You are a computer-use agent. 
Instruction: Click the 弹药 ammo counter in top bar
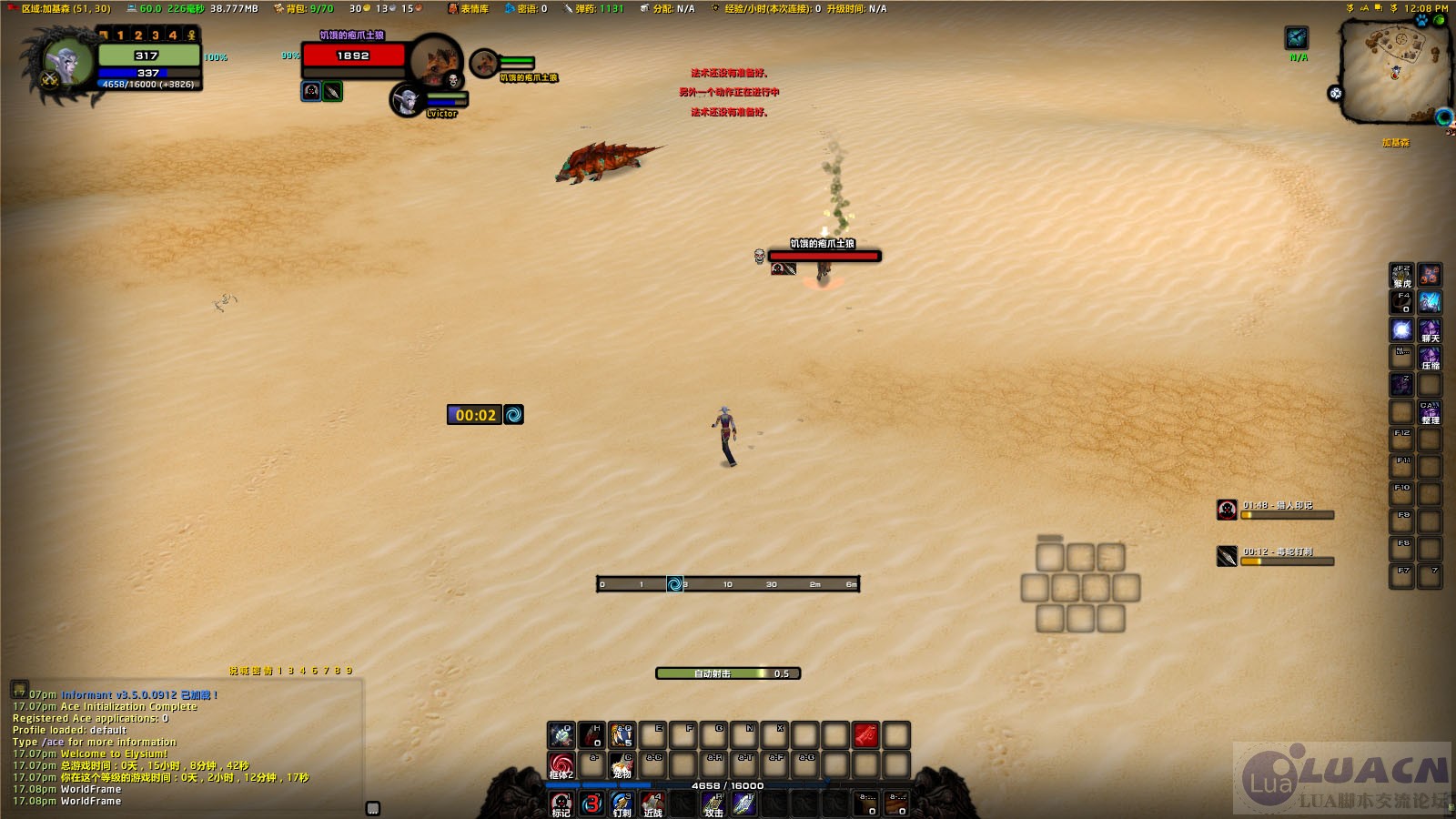[593, 8]
